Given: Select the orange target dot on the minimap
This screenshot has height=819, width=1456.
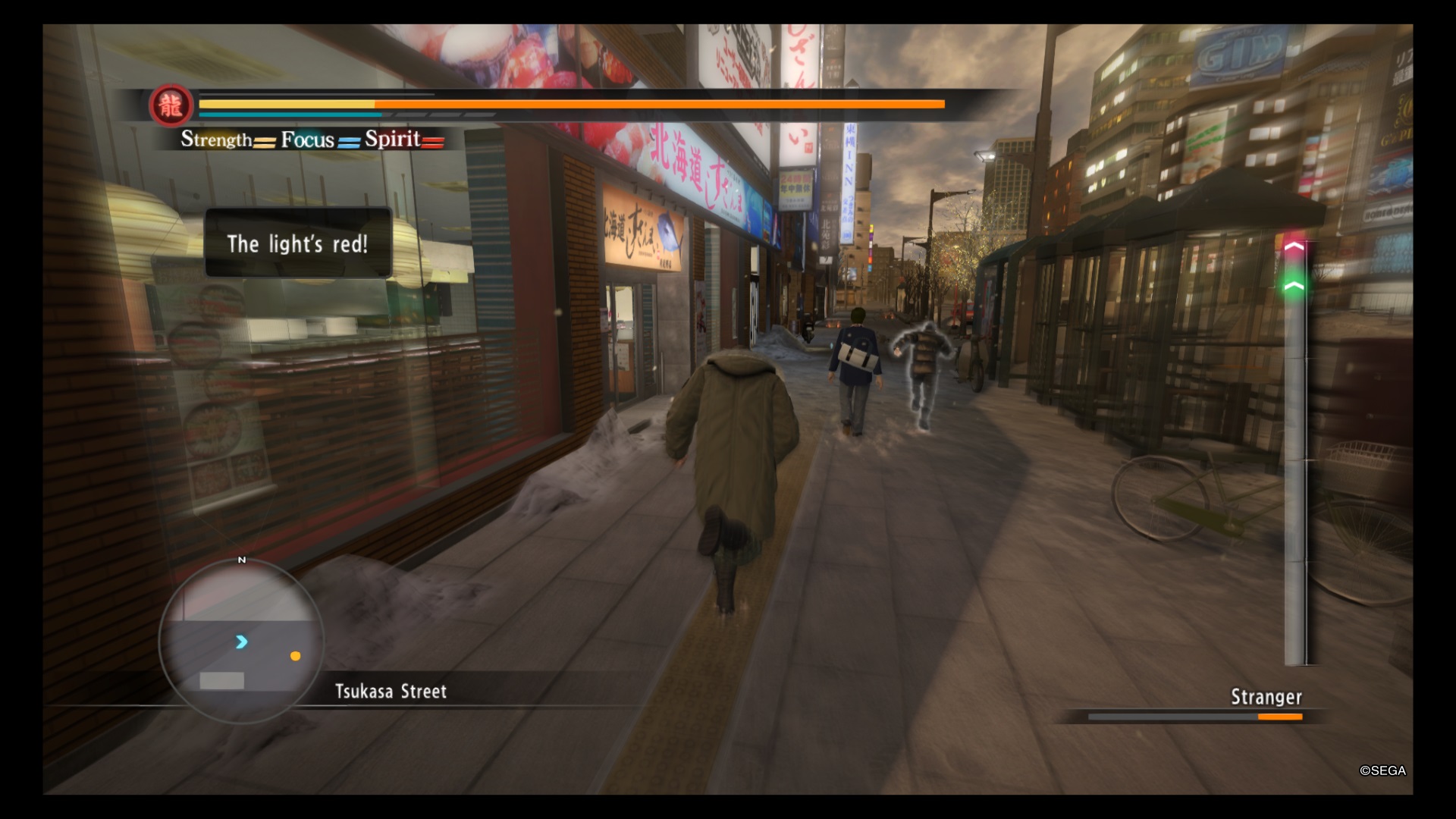Looking at the screenshot, I should click(295, 656).
